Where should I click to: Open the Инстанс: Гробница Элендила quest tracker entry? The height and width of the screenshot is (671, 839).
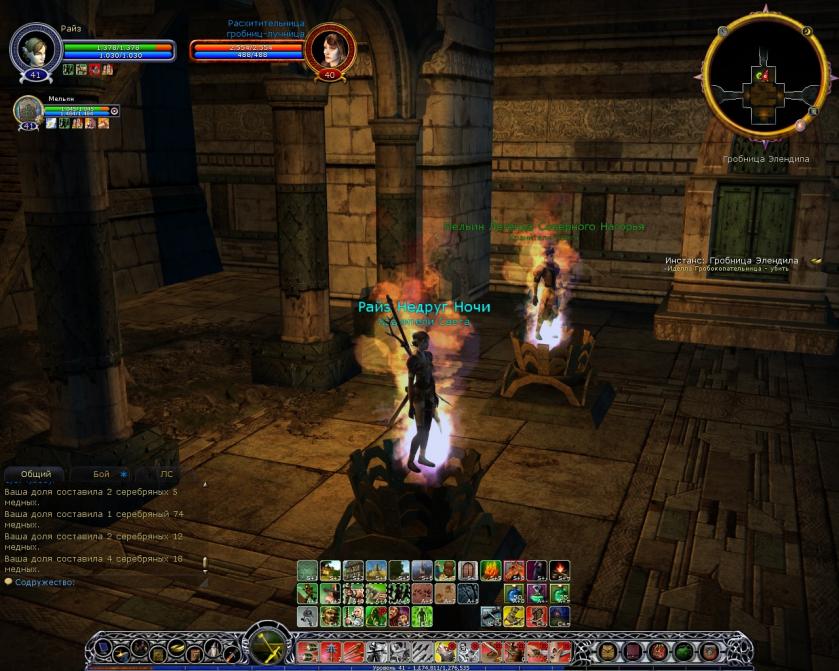click(732, 260)
